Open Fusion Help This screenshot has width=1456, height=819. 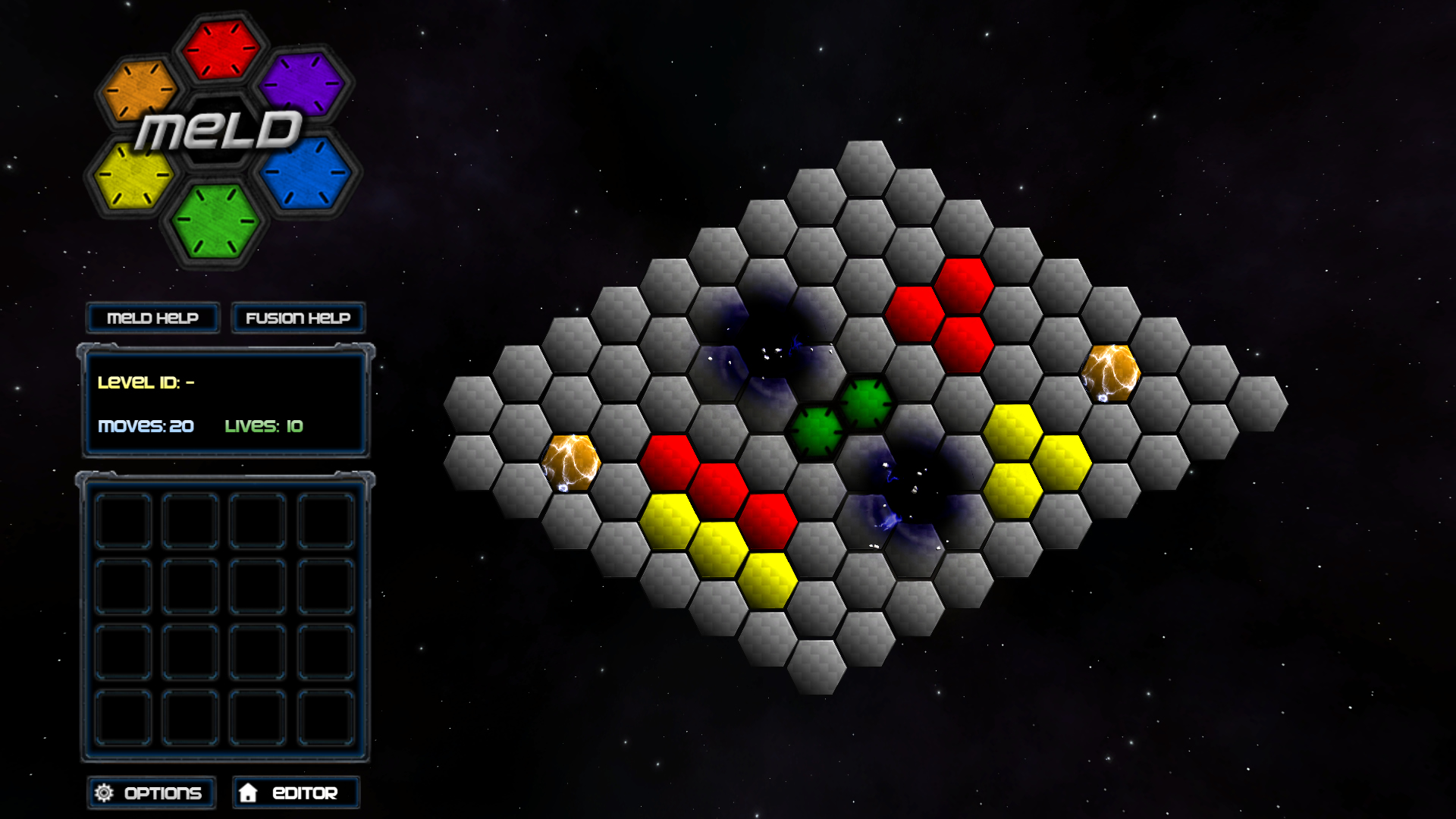point(297,318)
